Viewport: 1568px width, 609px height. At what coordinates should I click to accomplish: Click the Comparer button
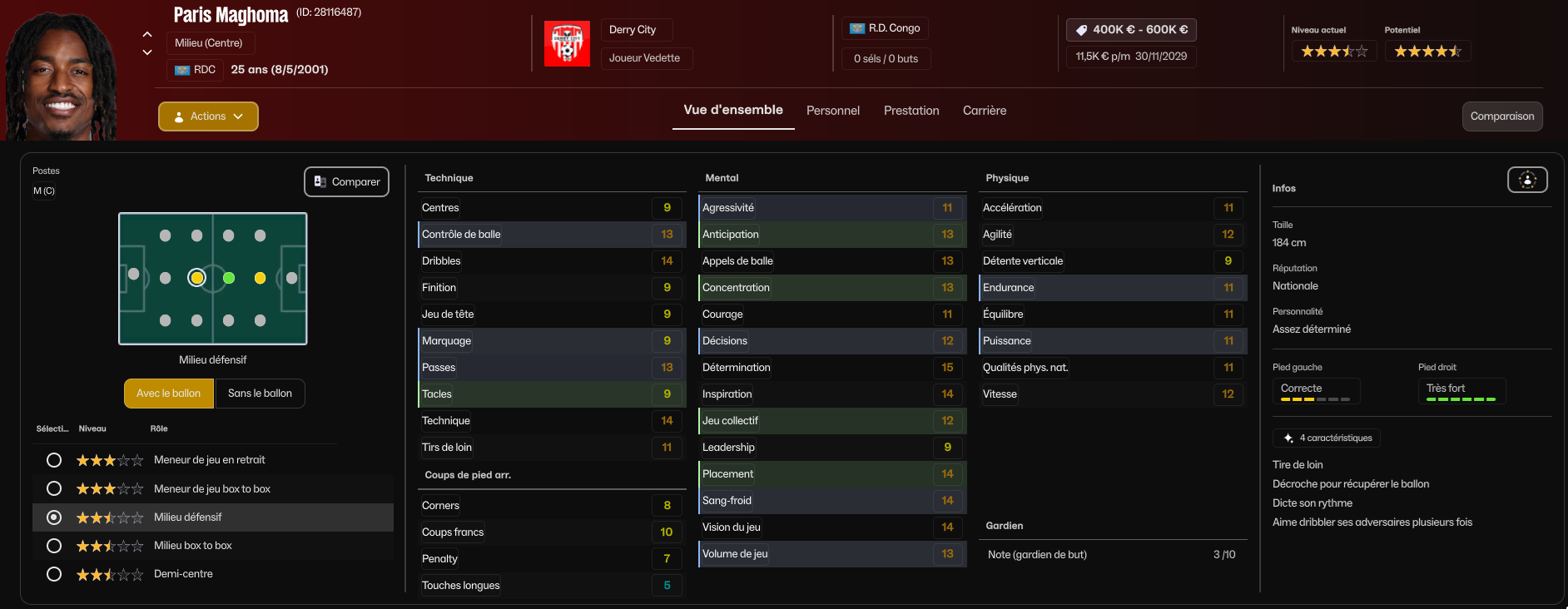tap(346, 182)
